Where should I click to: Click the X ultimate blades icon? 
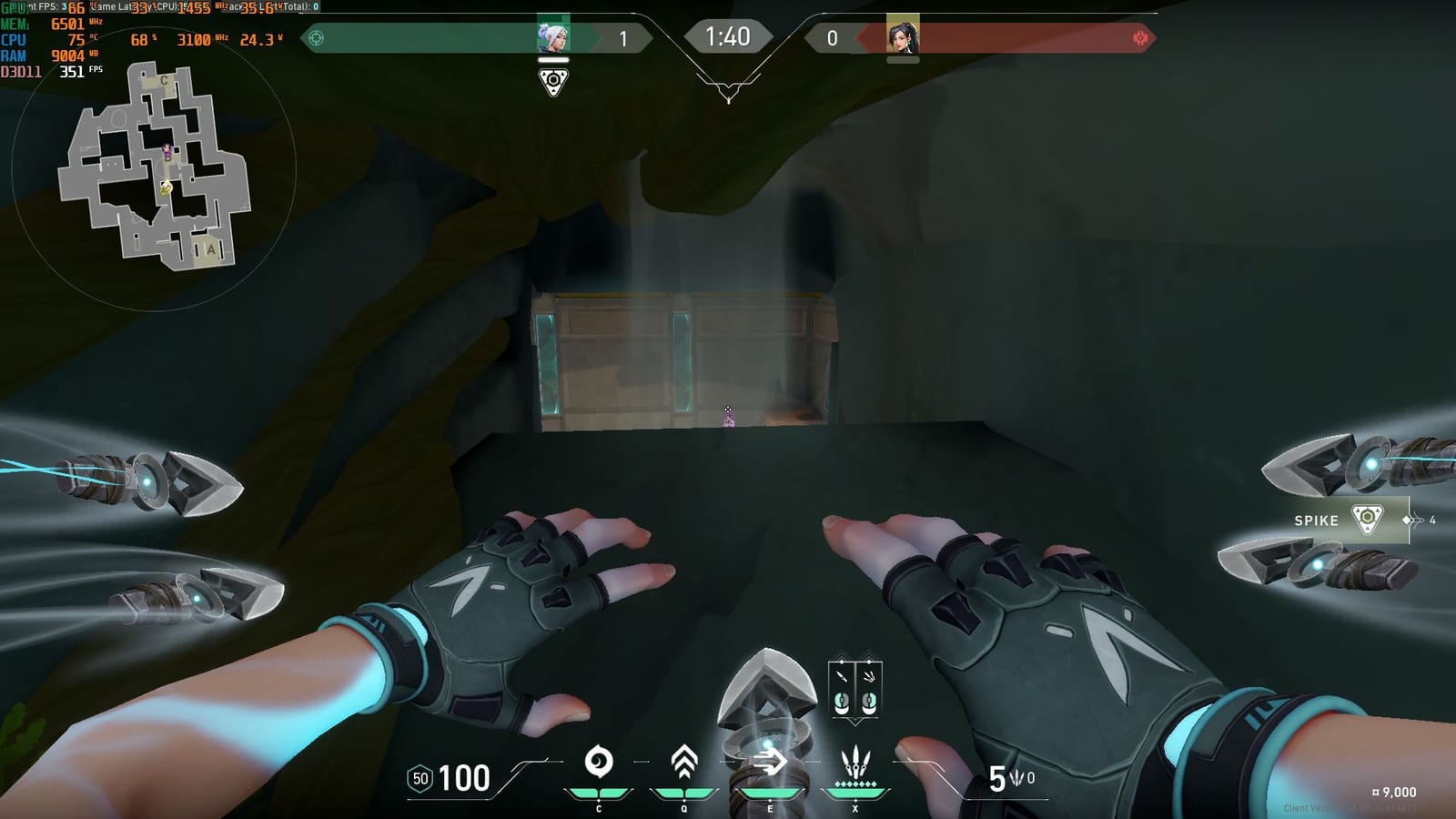855,762
